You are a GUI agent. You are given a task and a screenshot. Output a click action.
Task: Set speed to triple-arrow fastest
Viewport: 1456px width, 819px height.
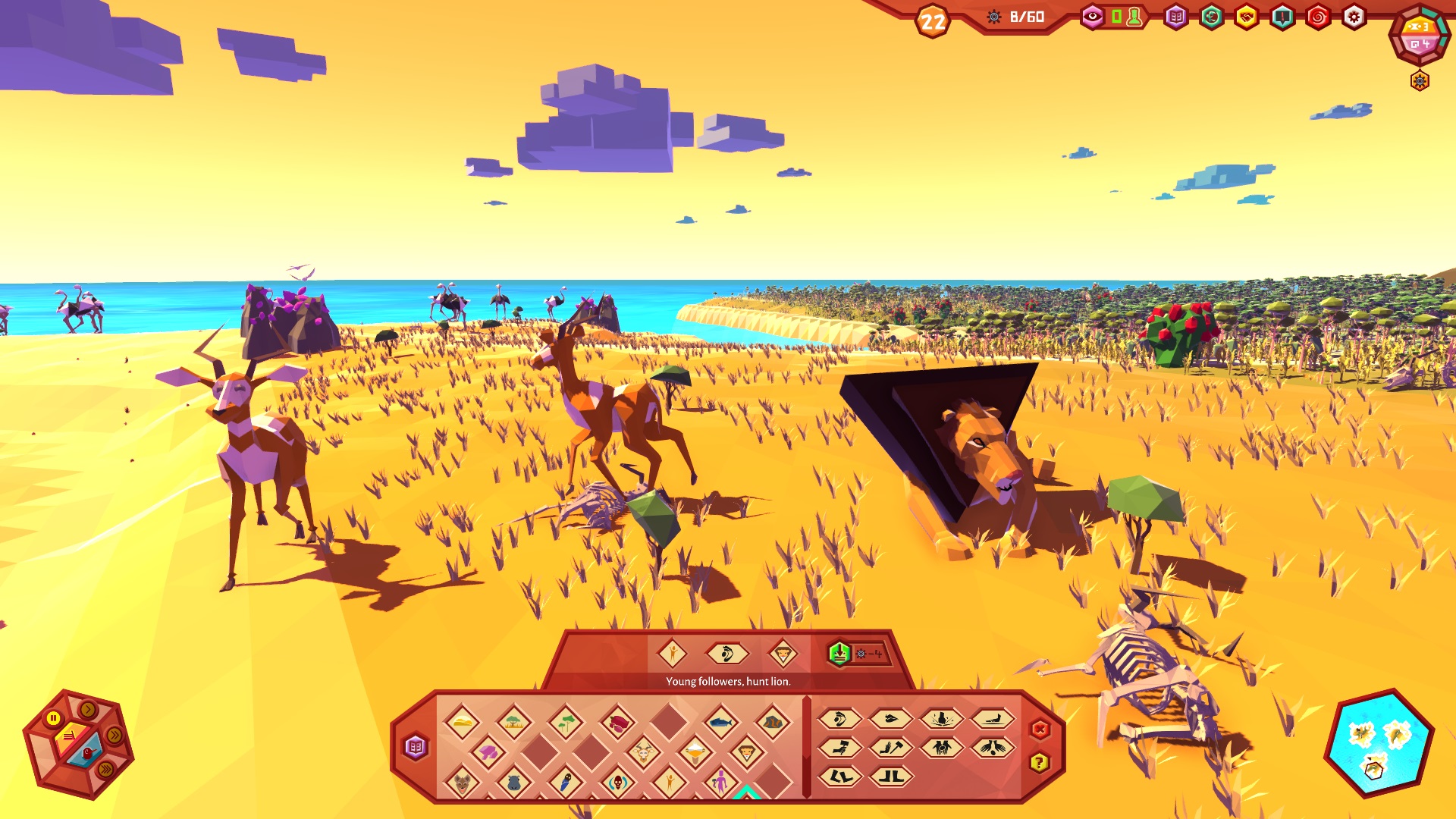[x=105, y=769]
